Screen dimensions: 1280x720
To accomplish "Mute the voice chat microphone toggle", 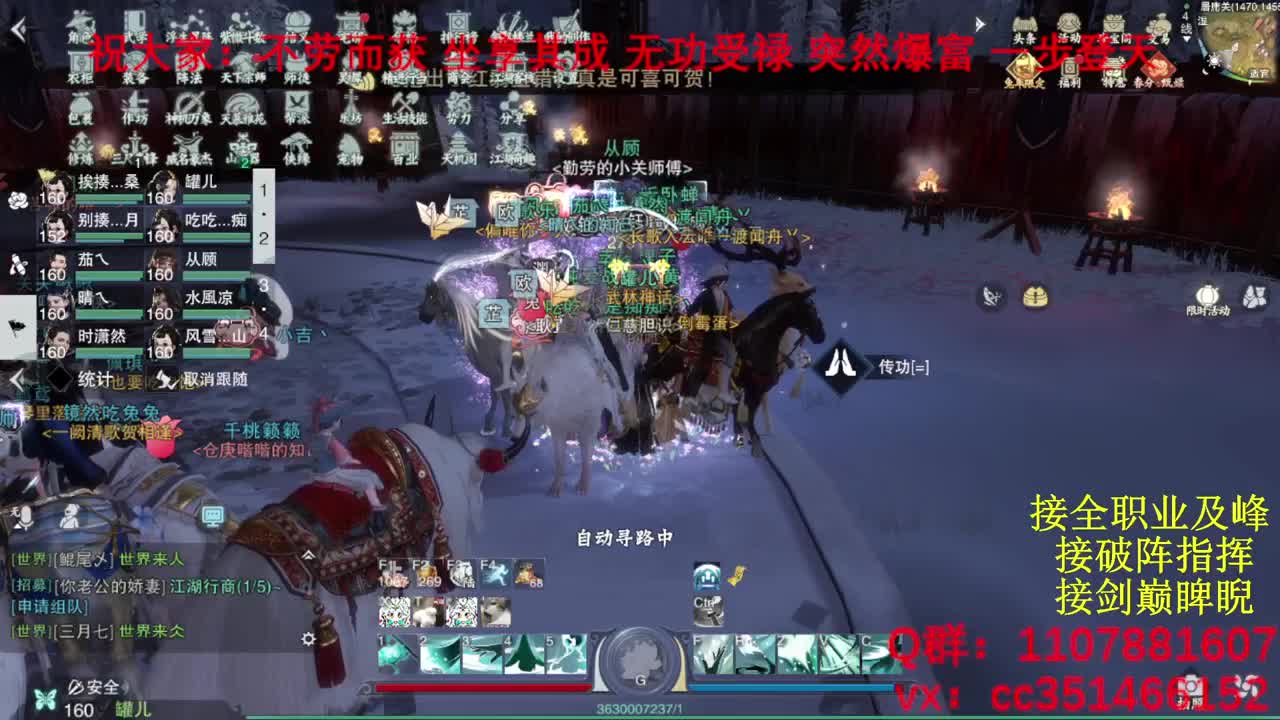I will pyautogui.click(x=25, y=518).
